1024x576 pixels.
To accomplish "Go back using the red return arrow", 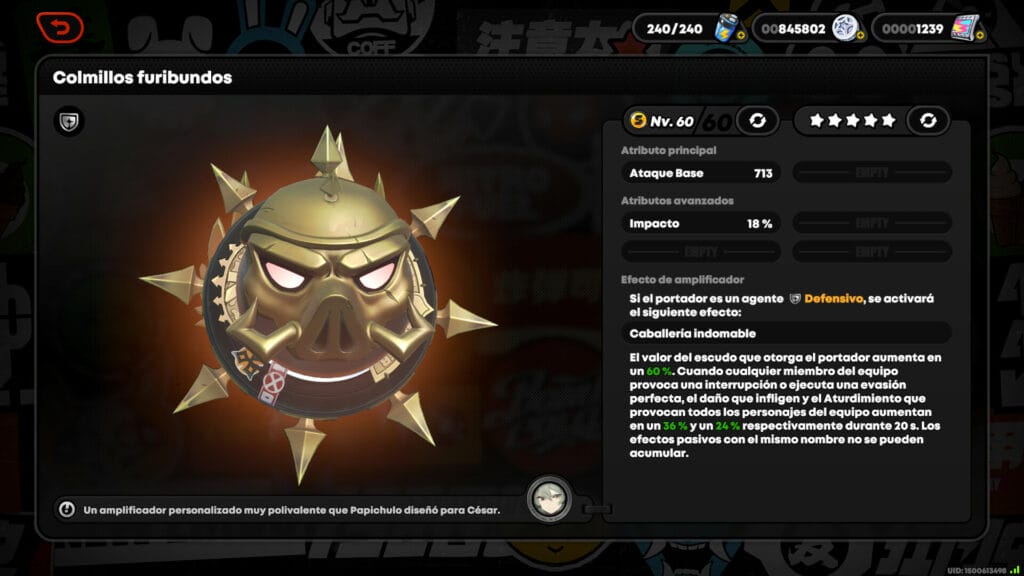I will [59, 28].
